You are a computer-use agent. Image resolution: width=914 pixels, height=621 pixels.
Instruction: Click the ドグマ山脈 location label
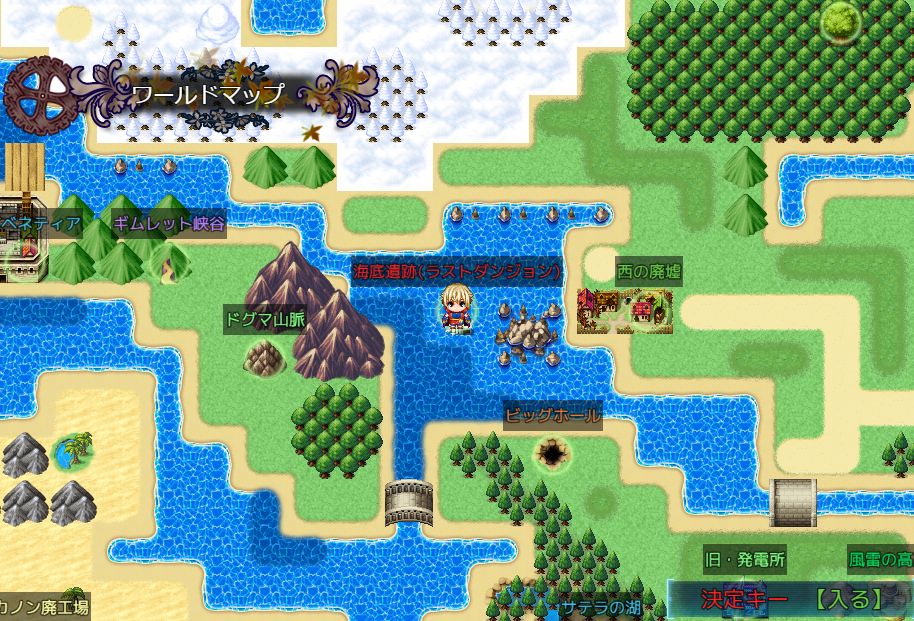click(x=265, y=319)
